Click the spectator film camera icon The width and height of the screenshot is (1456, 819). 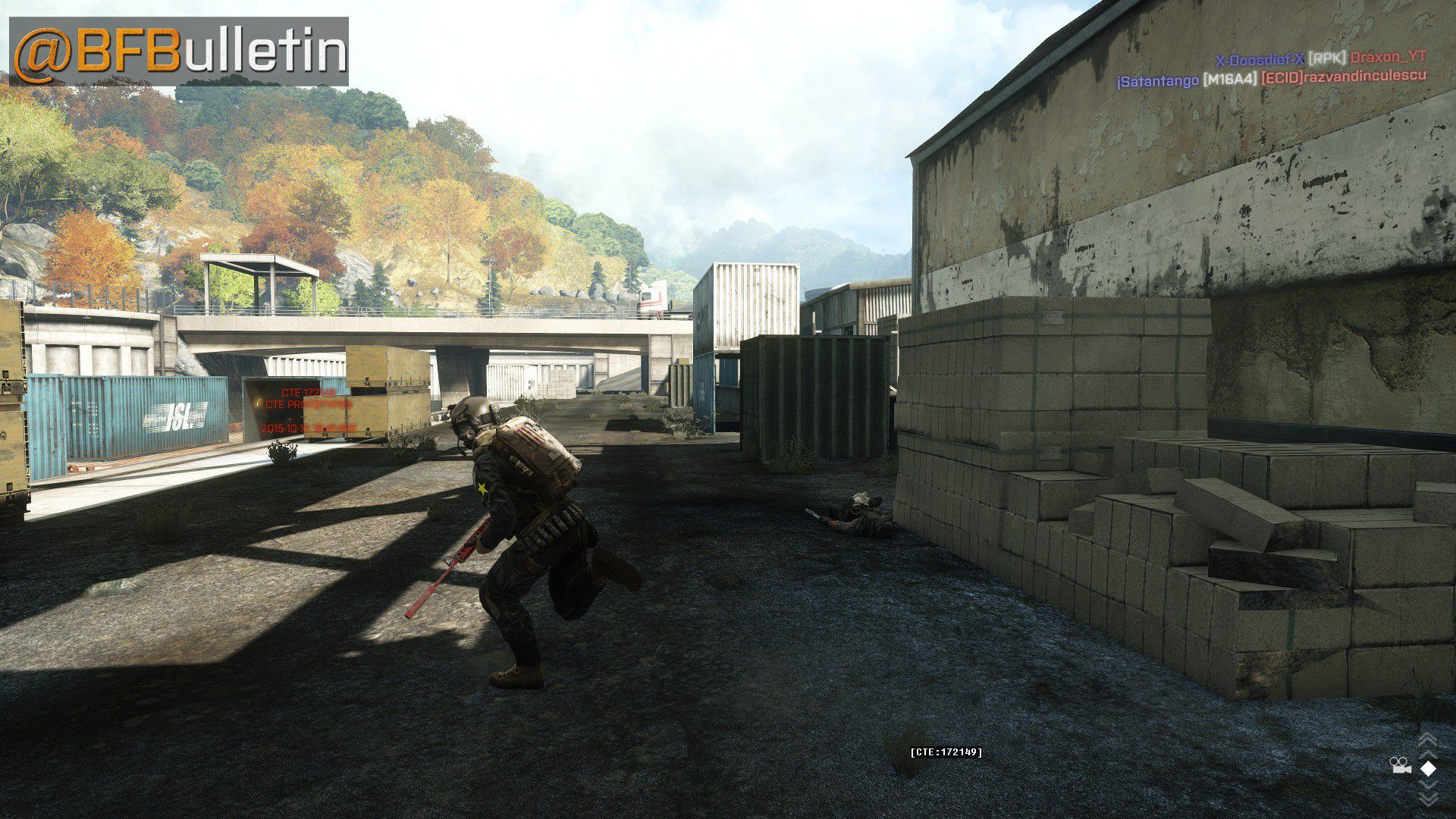(x=1401, y=767)
